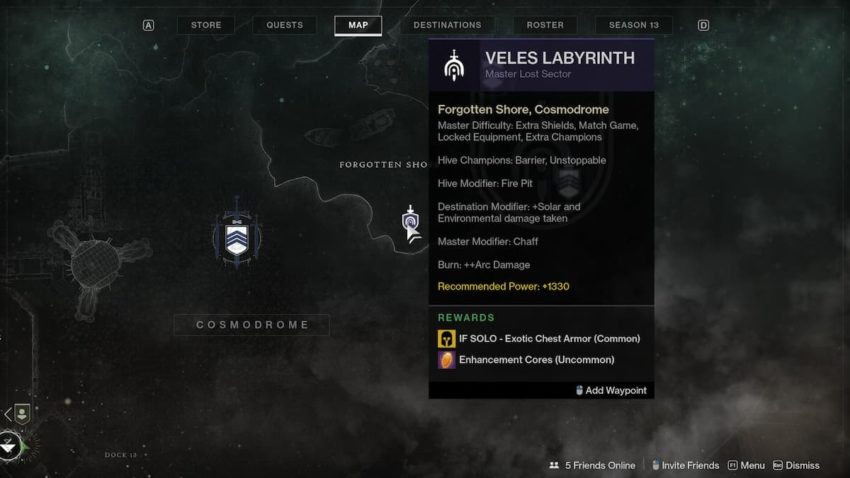The height and width of the screenshot is (478, 850).
Task: Select the Map tab
Action: pyautogui.click(x=357, y=25)
